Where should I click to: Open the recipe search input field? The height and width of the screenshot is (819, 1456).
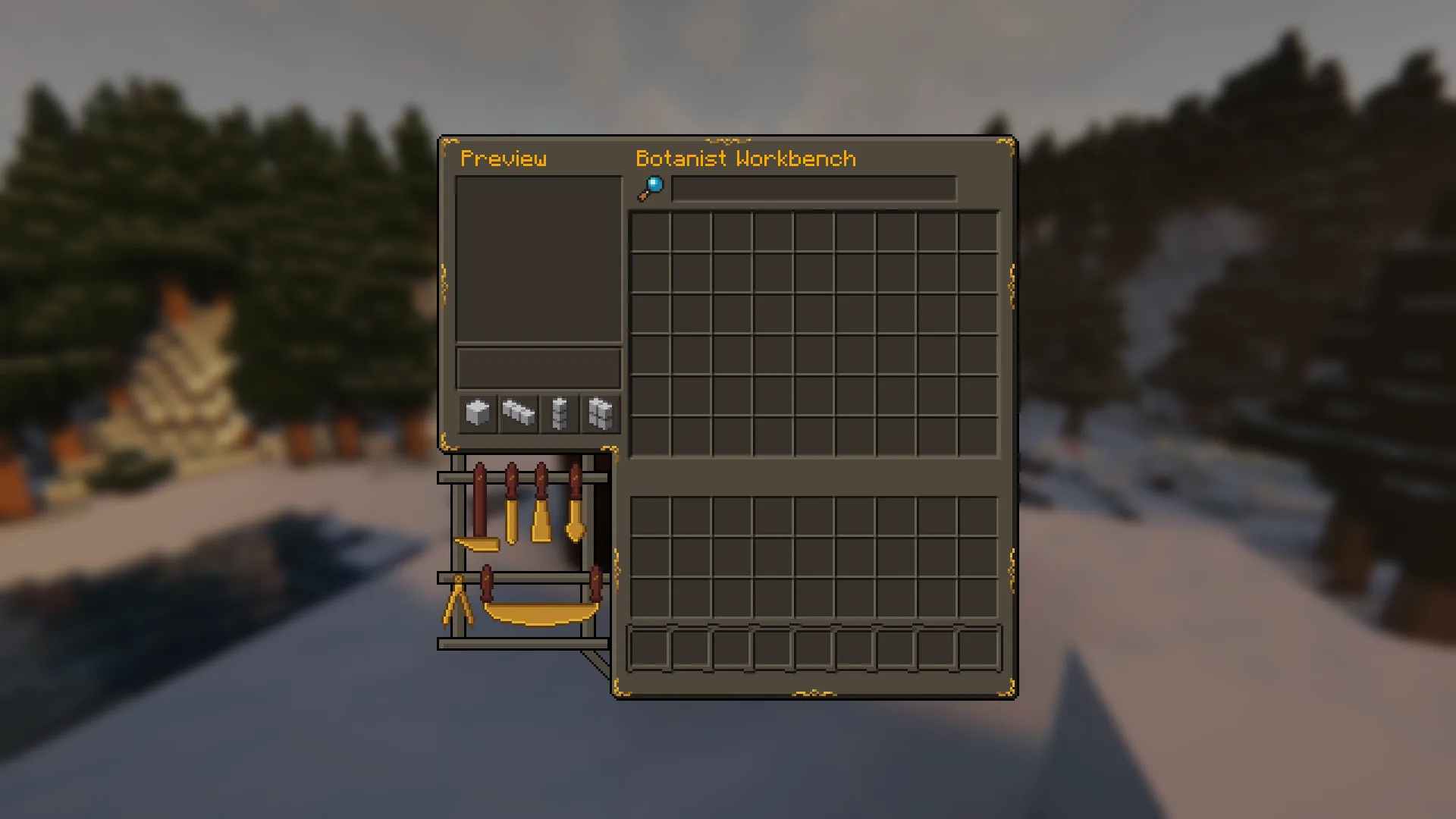814,189
